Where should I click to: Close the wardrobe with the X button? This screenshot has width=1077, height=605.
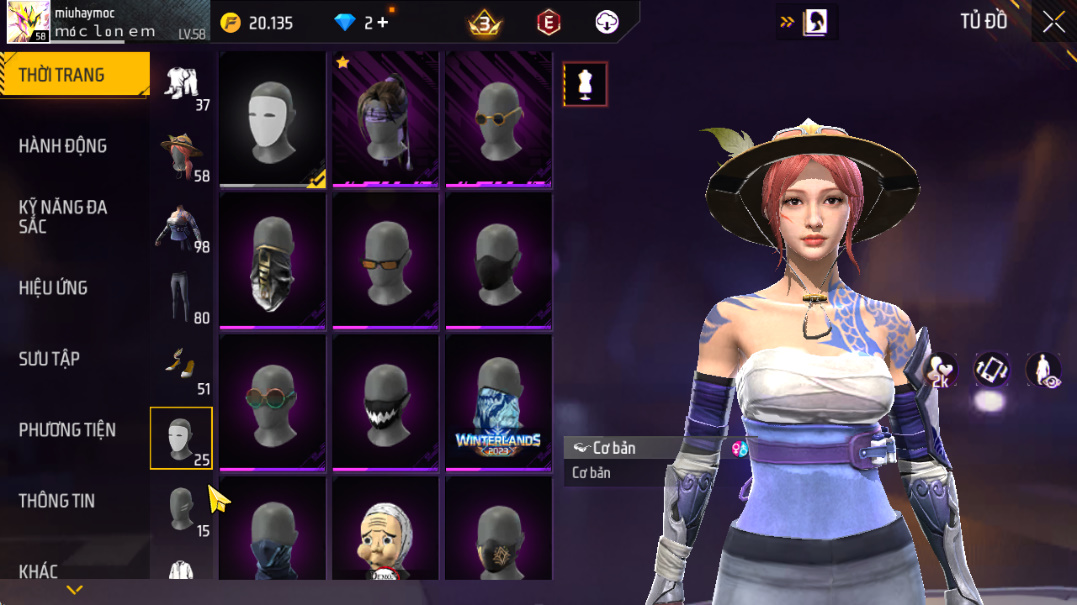coord(1053,22)
